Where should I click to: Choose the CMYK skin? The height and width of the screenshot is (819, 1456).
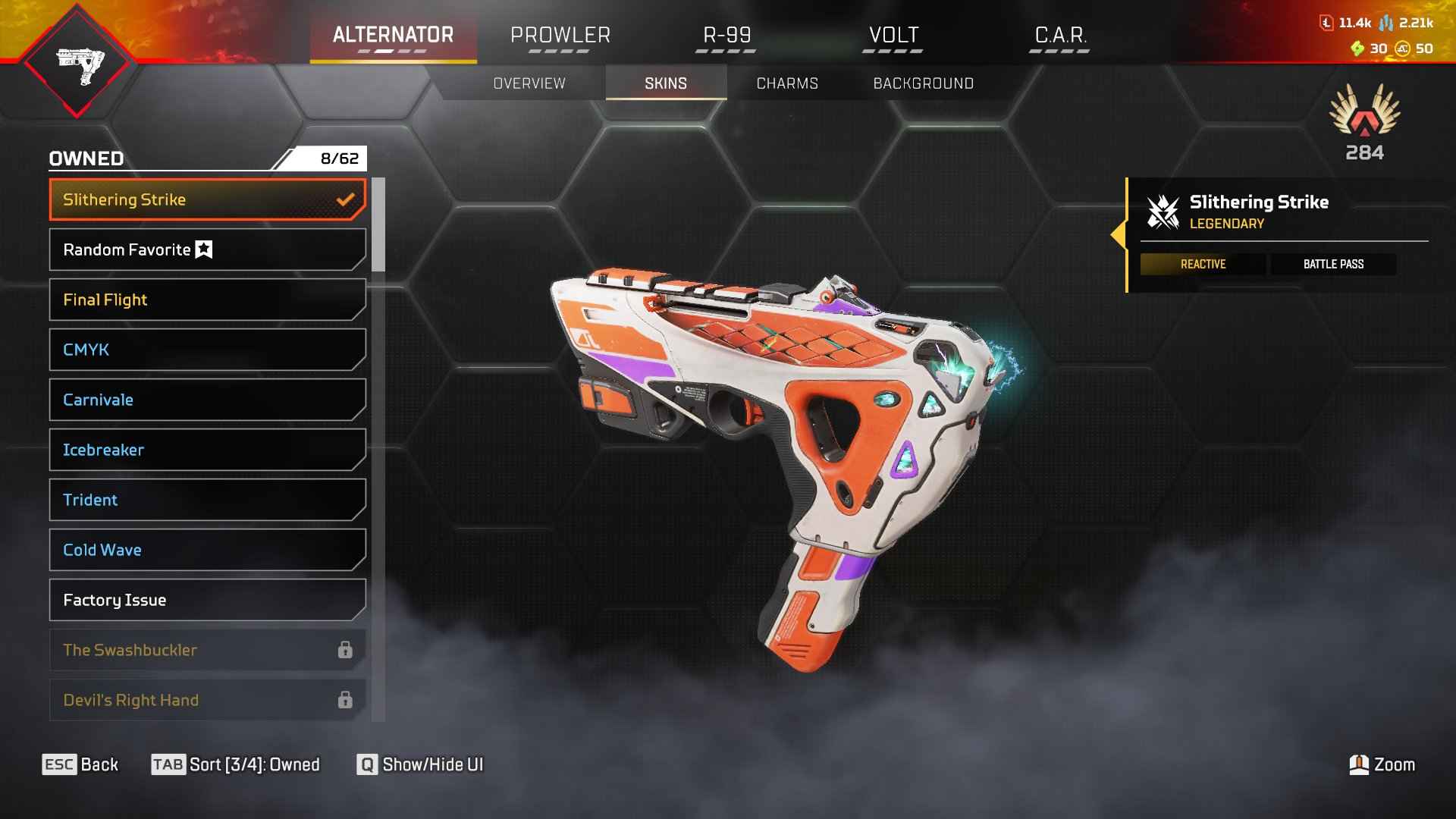pos(207,350)
